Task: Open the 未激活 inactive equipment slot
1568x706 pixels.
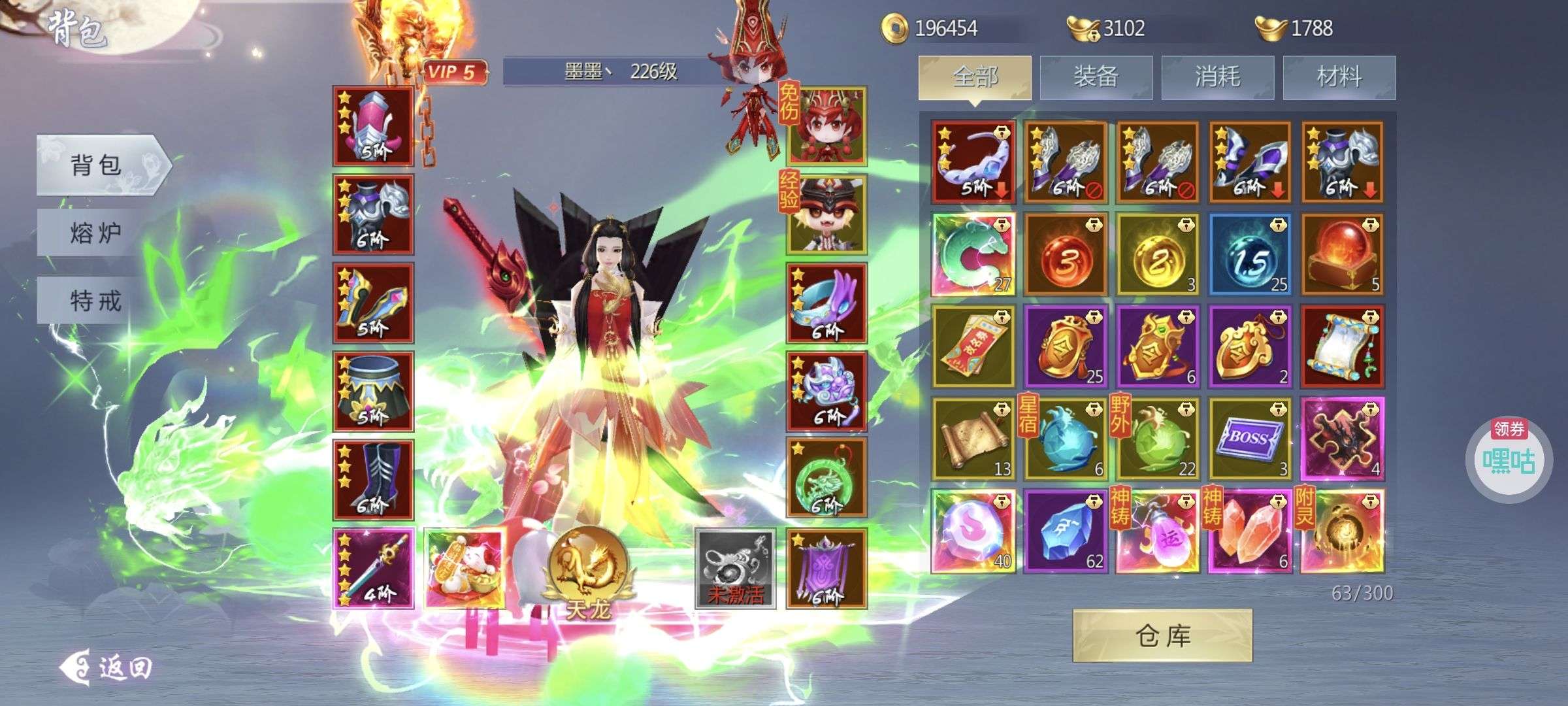Action: coord(735,569)
